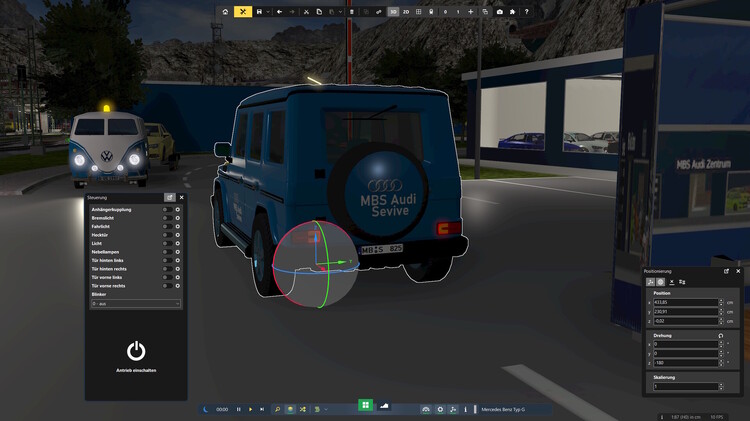Click the Position x input field
This screenshot has height=421, width=750.
point(686,302)
